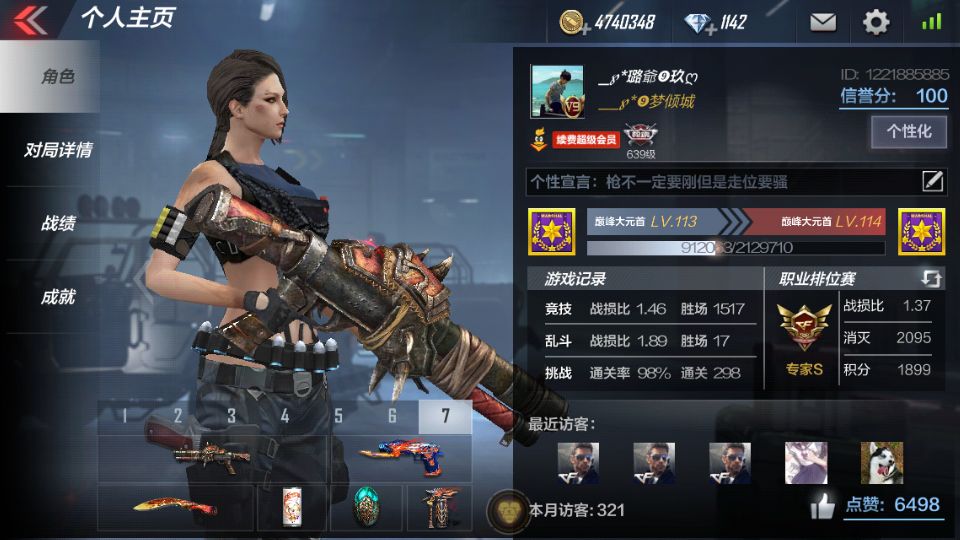Select loadout slot number 1

pyautogui.click(x=124, y=417)
